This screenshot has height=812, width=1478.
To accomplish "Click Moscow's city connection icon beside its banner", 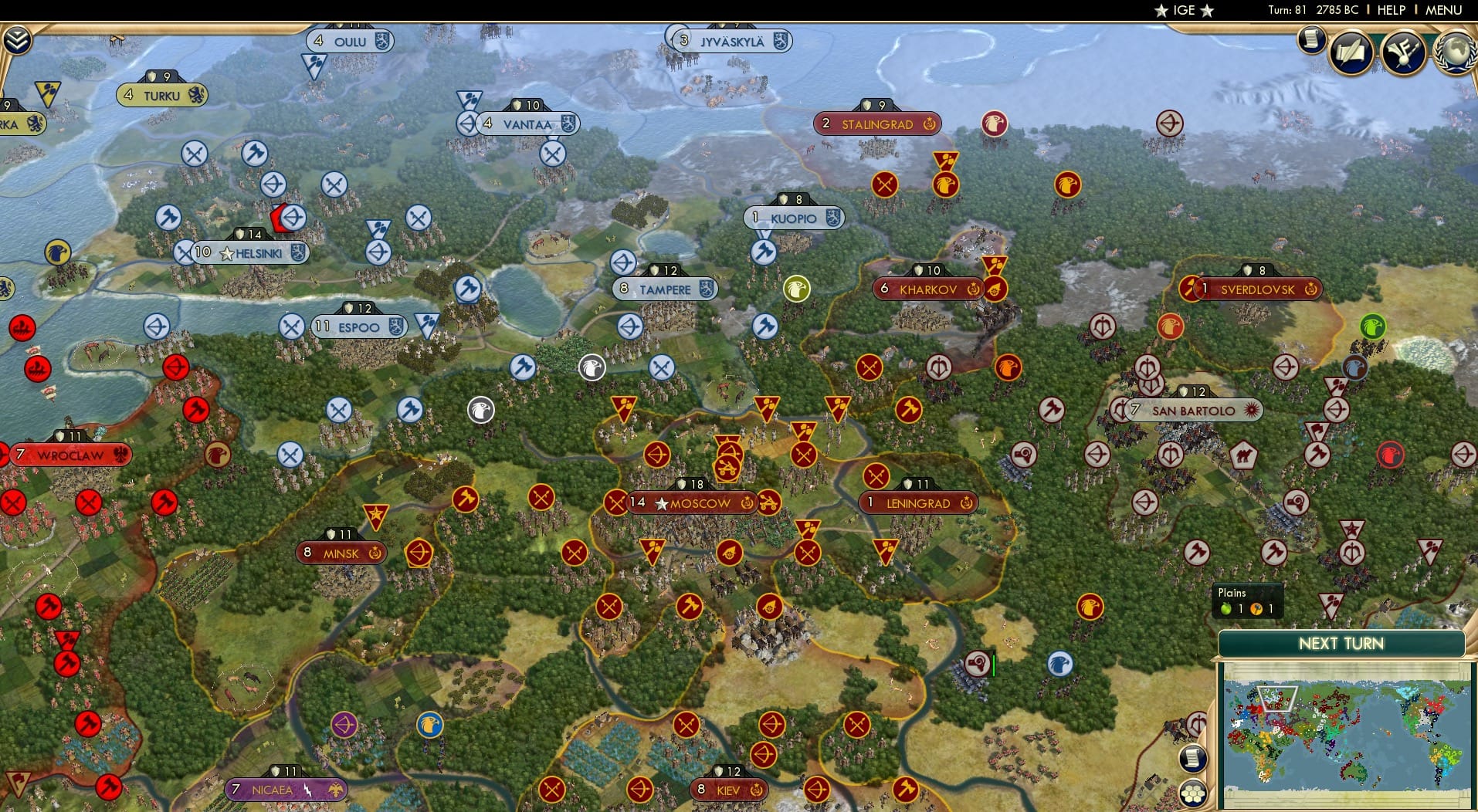I will coord(746,503).
